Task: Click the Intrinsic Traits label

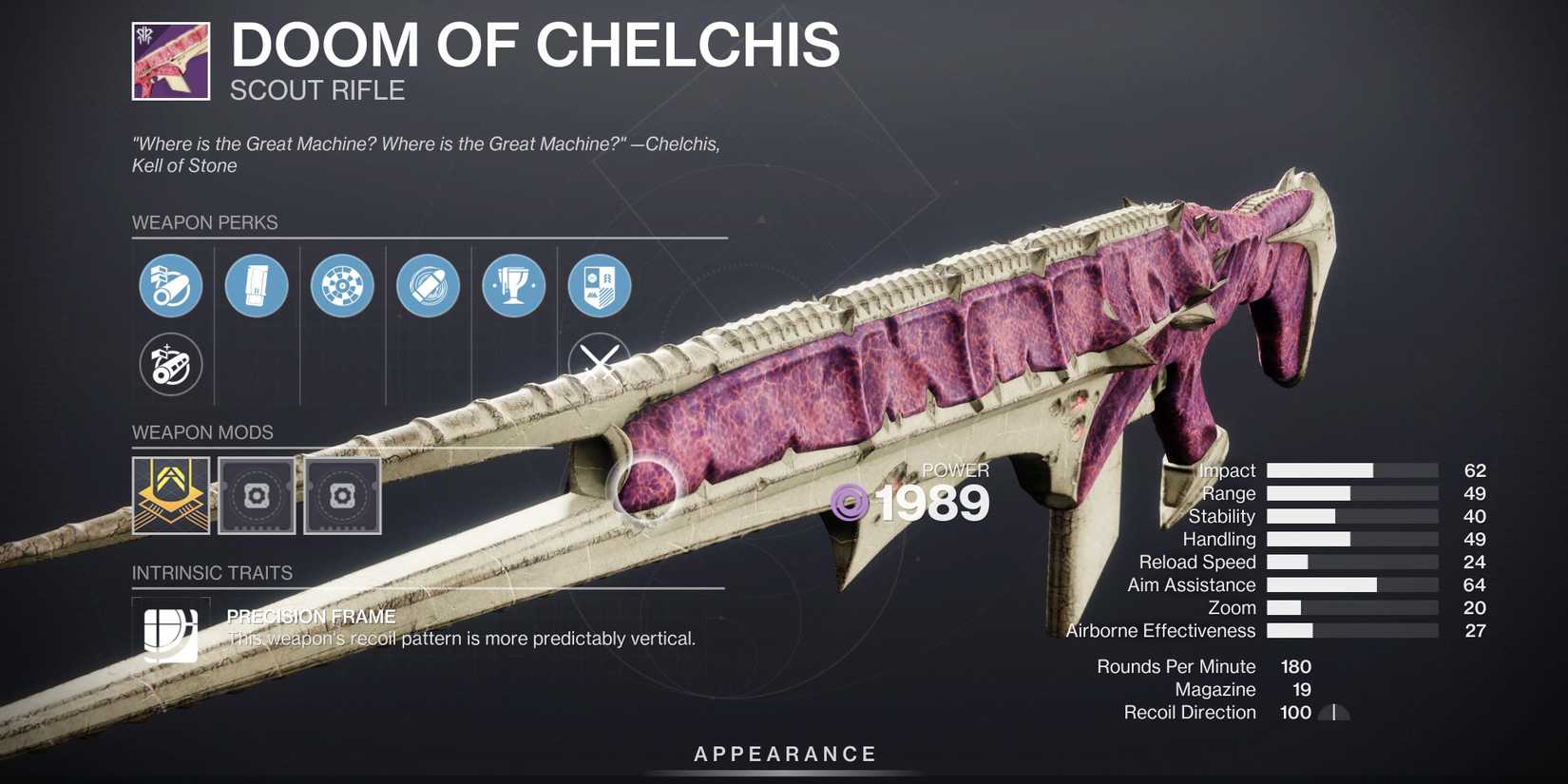Action: click(x=211, y=573)
